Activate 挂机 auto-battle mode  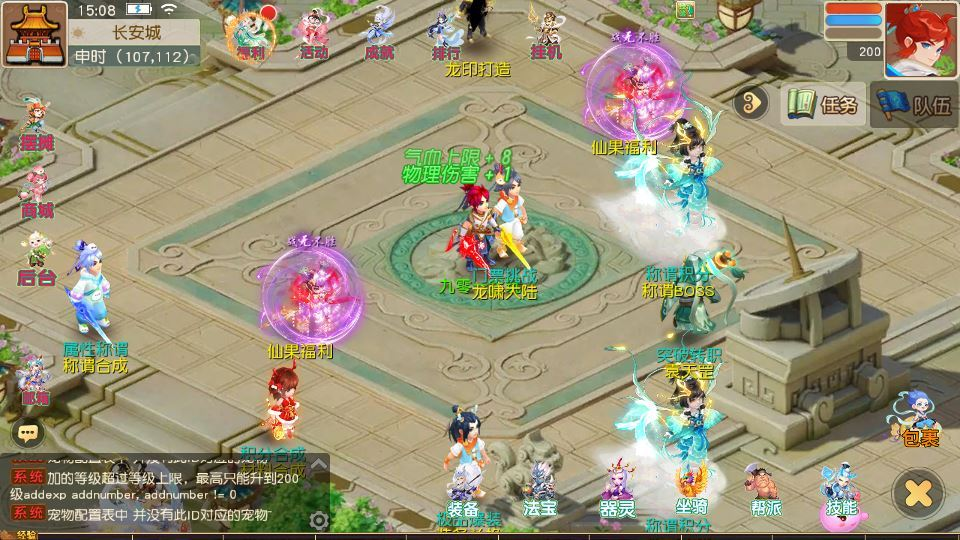click(x=547, y=33)
